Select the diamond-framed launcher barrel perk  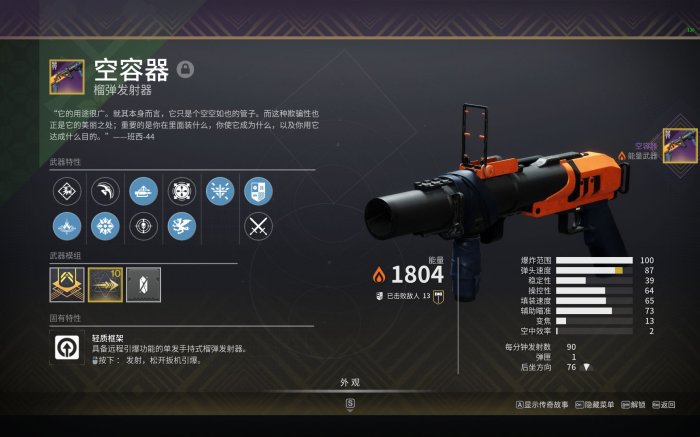click(66, 190)
